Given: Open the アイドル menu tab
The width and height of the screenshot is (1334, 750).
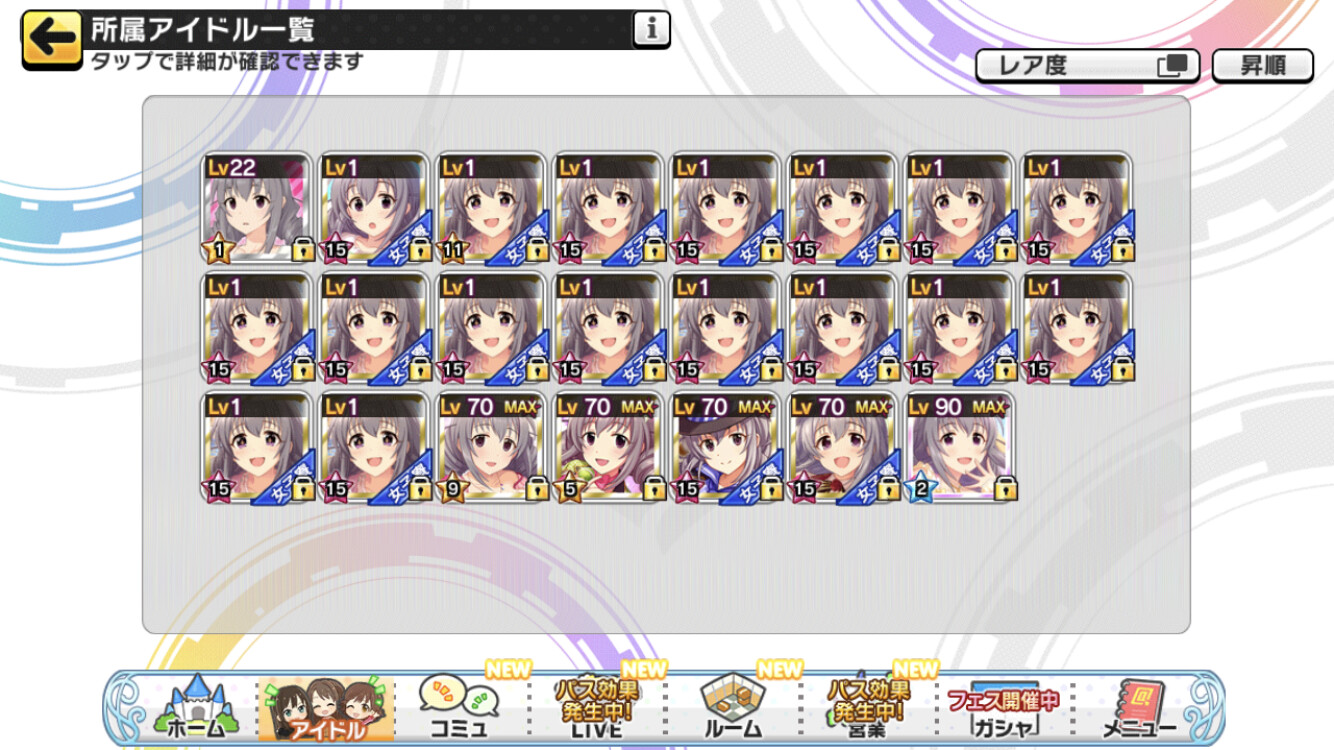Looking at the screenshot, I should coord(327,708).
